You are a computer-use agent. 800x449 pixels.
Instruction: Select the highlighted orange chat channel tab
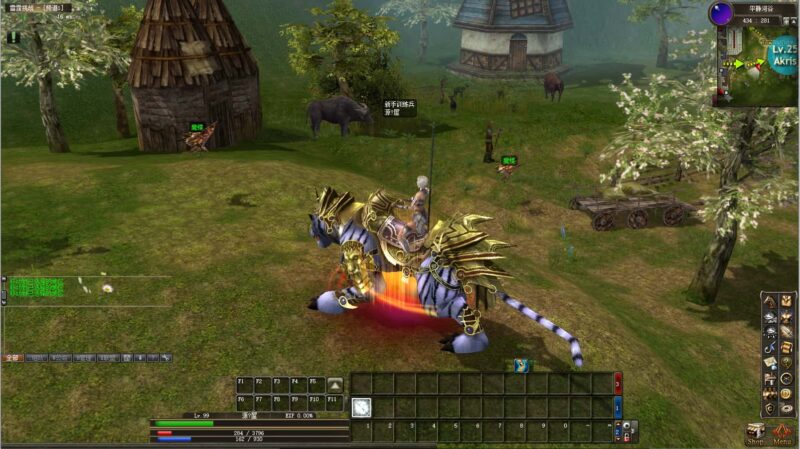(x=12, y=357)
